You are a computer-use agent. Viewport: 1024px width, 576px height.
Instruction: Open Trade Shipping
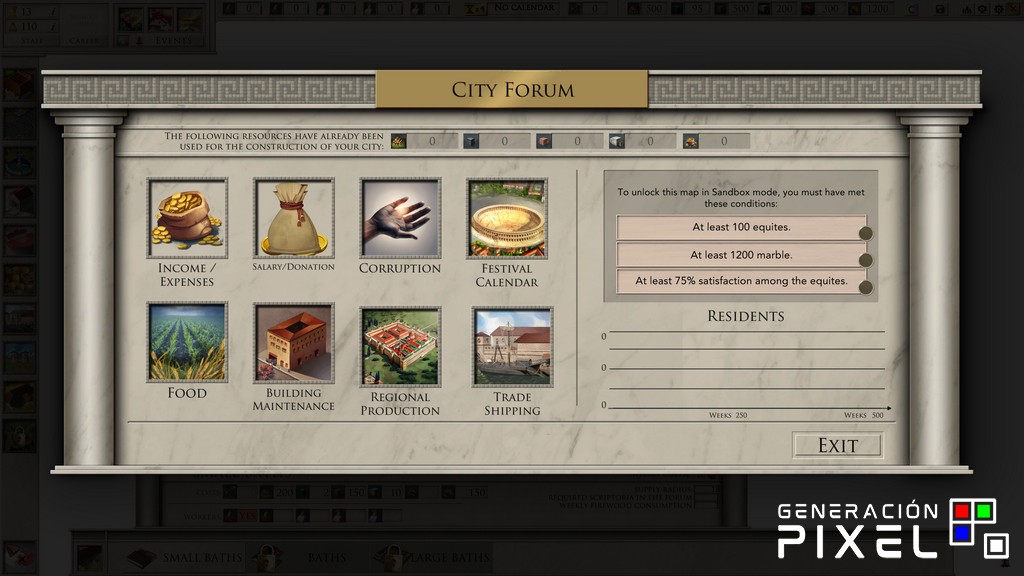512,347
